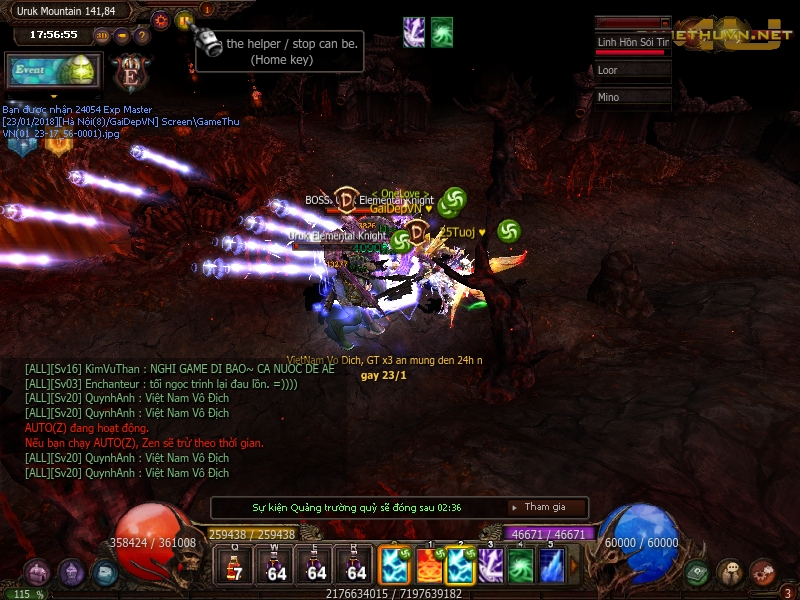Activate the purple burst skill in slot 3
Image resolution: width=800 pixels, height=600 pixels.
491,566
